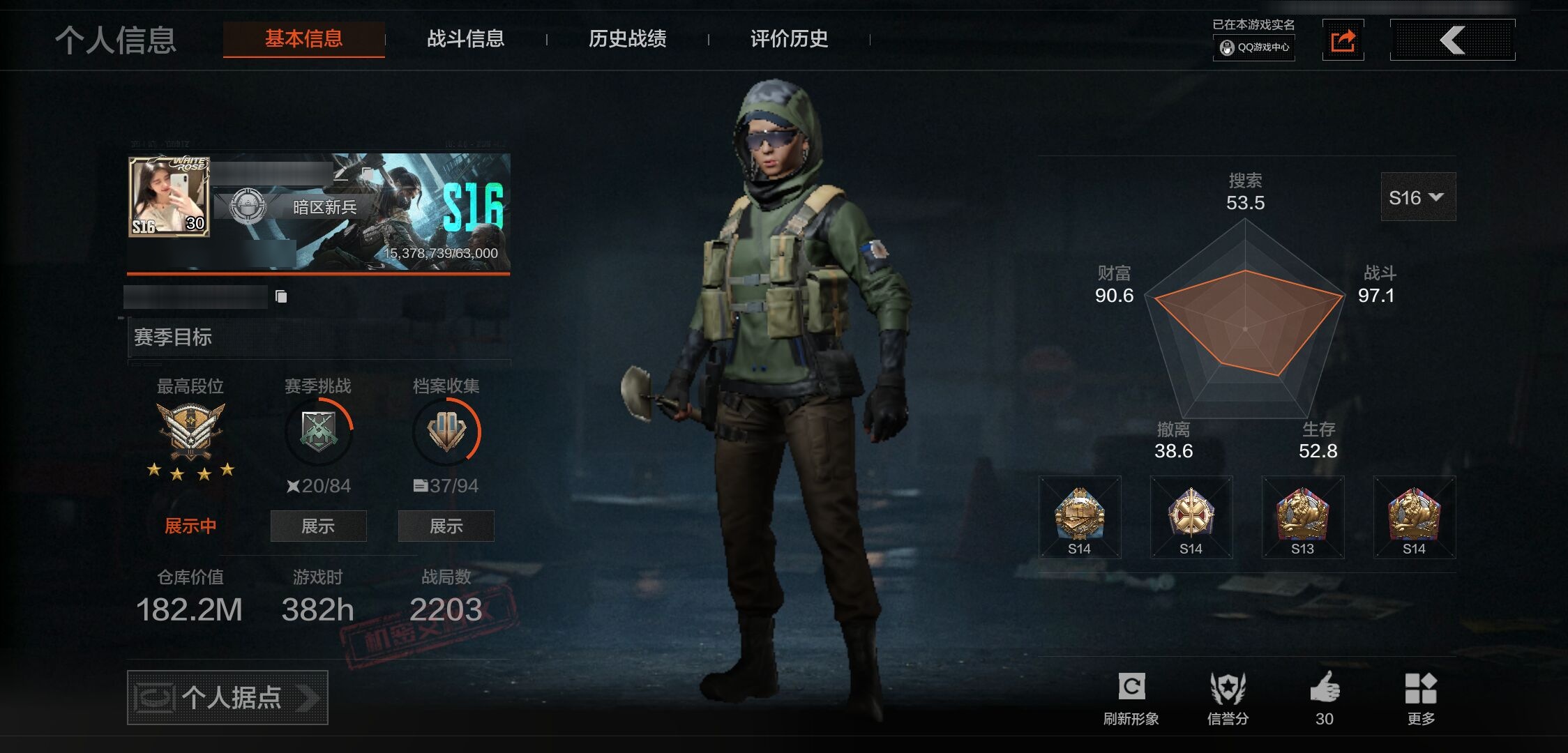Image resolution: width=1568 pixels, height=753 pixels.
Task: Give a thumbs-up like
Action: (1325, 688)
